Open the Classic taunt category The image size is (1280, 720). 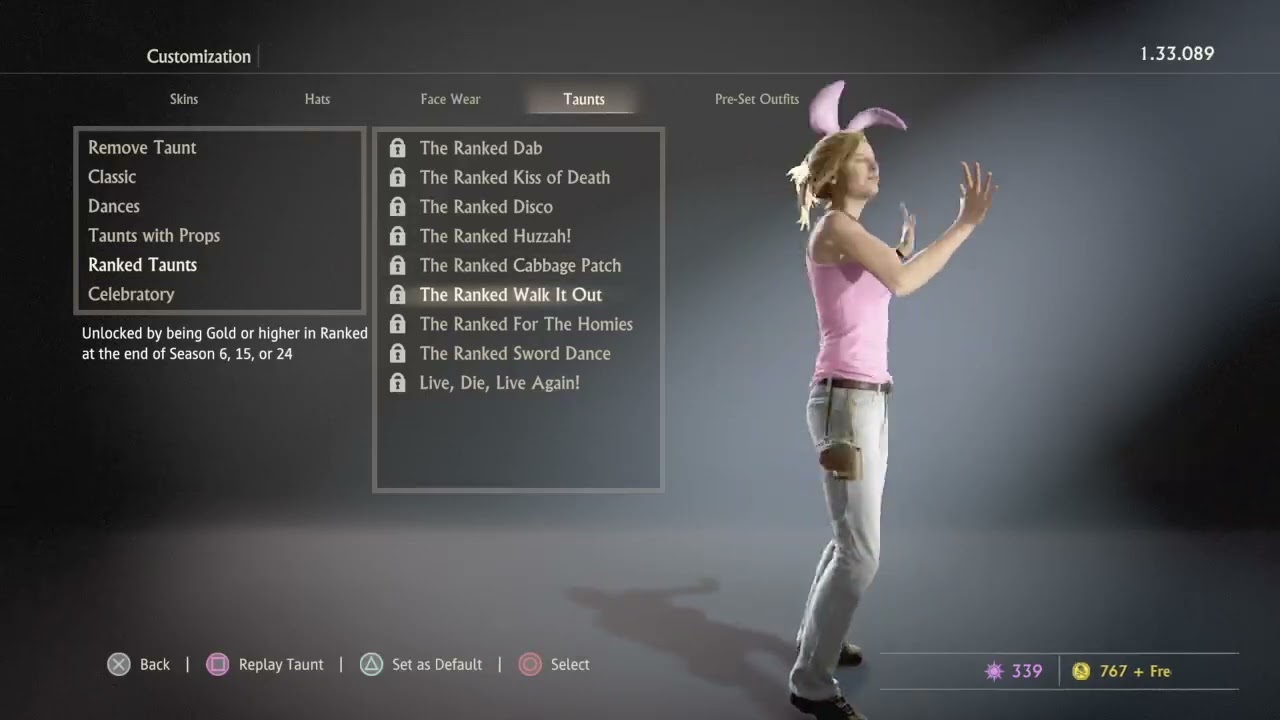(x=112, y=177)
